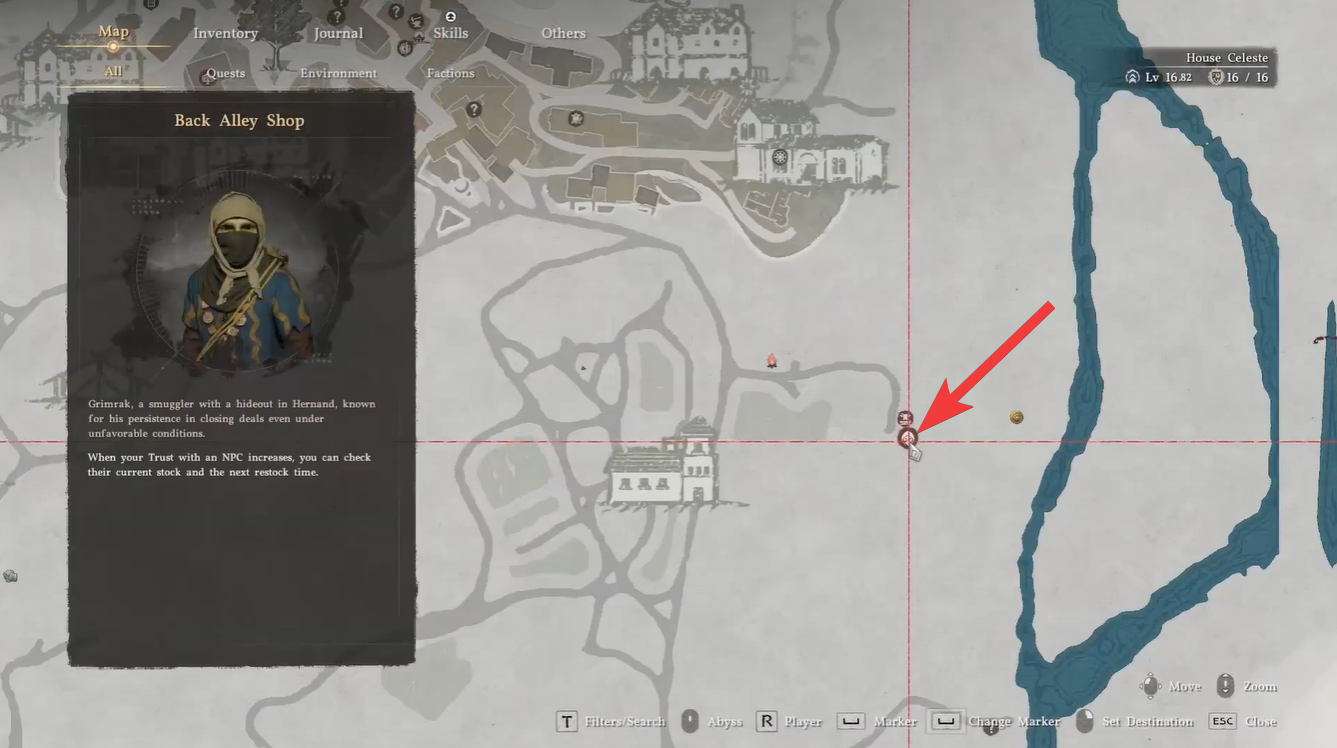Click the campfire icon on the map

772,362
